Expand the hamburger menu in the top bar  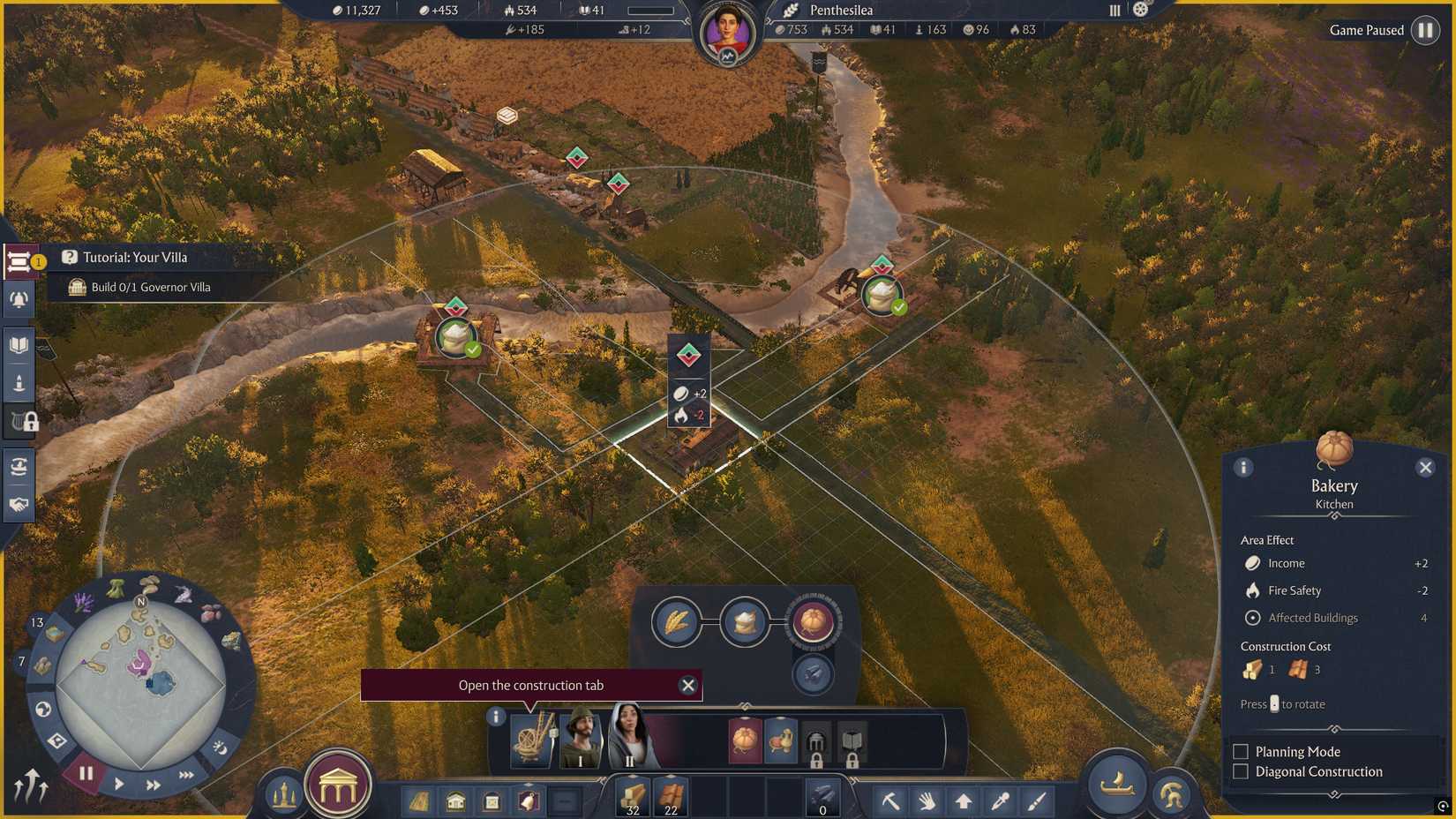[1113, 10]
